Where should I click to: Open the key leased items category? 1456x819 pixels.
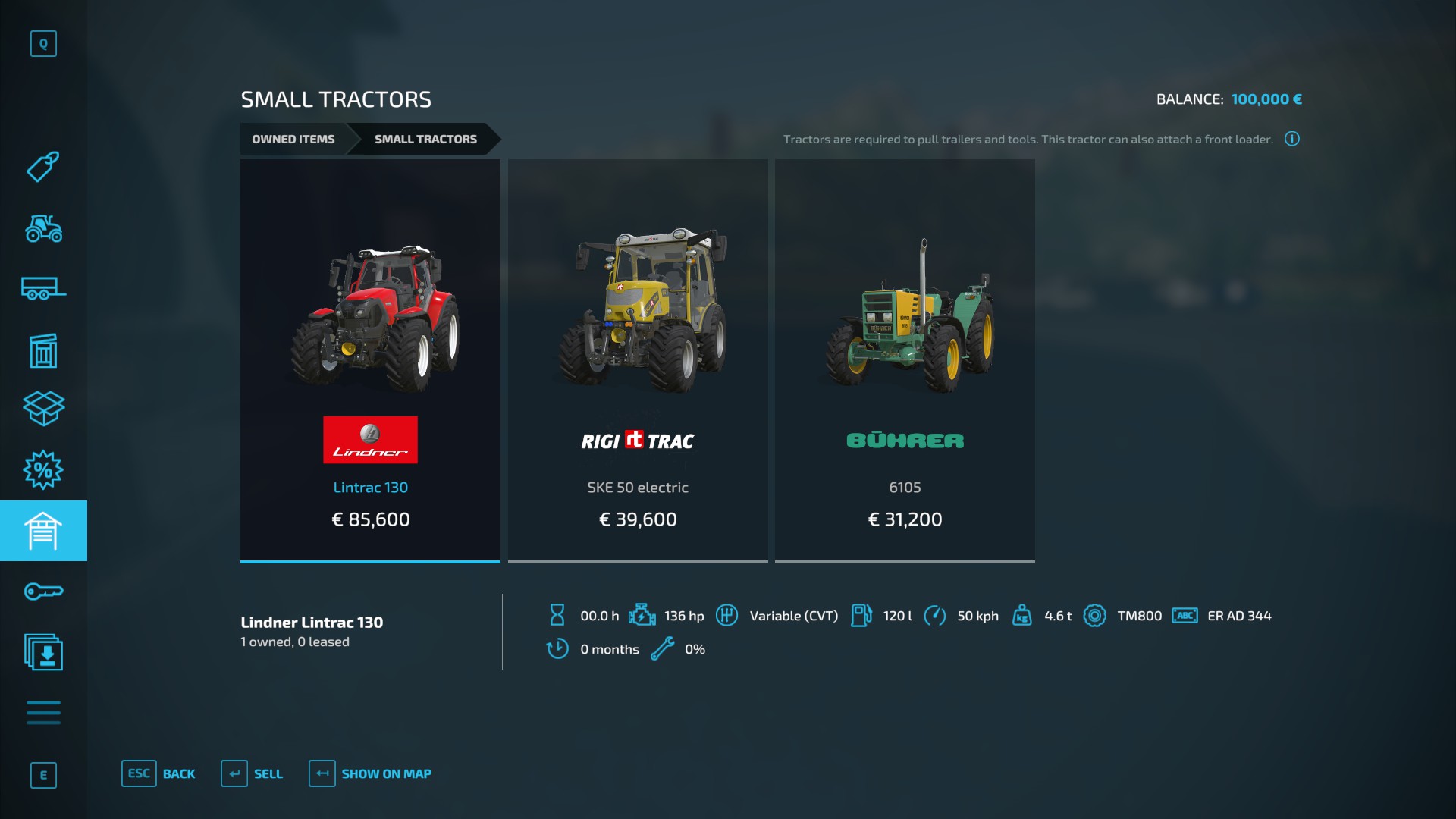pos(43,591)
